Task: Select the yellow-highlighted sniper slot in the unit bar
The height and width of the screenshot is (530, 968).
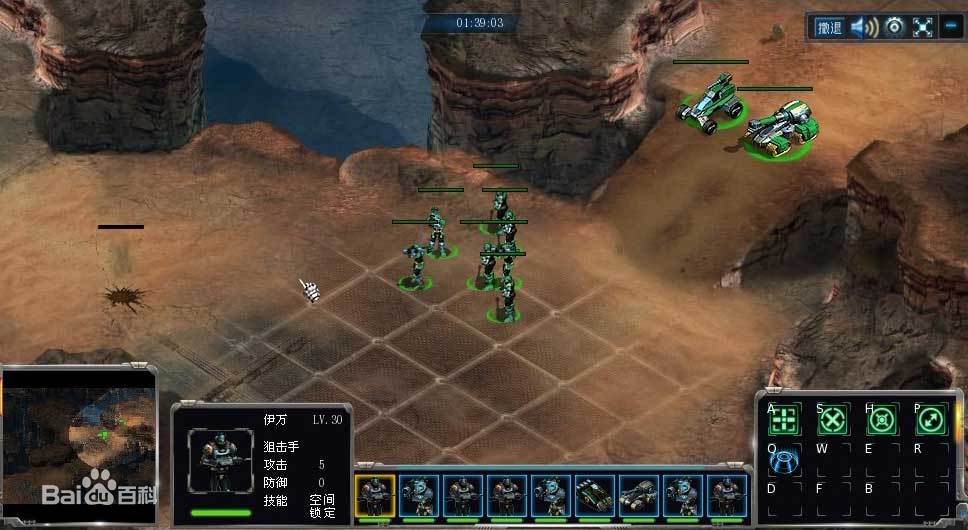Action: [x=376, y=495]
